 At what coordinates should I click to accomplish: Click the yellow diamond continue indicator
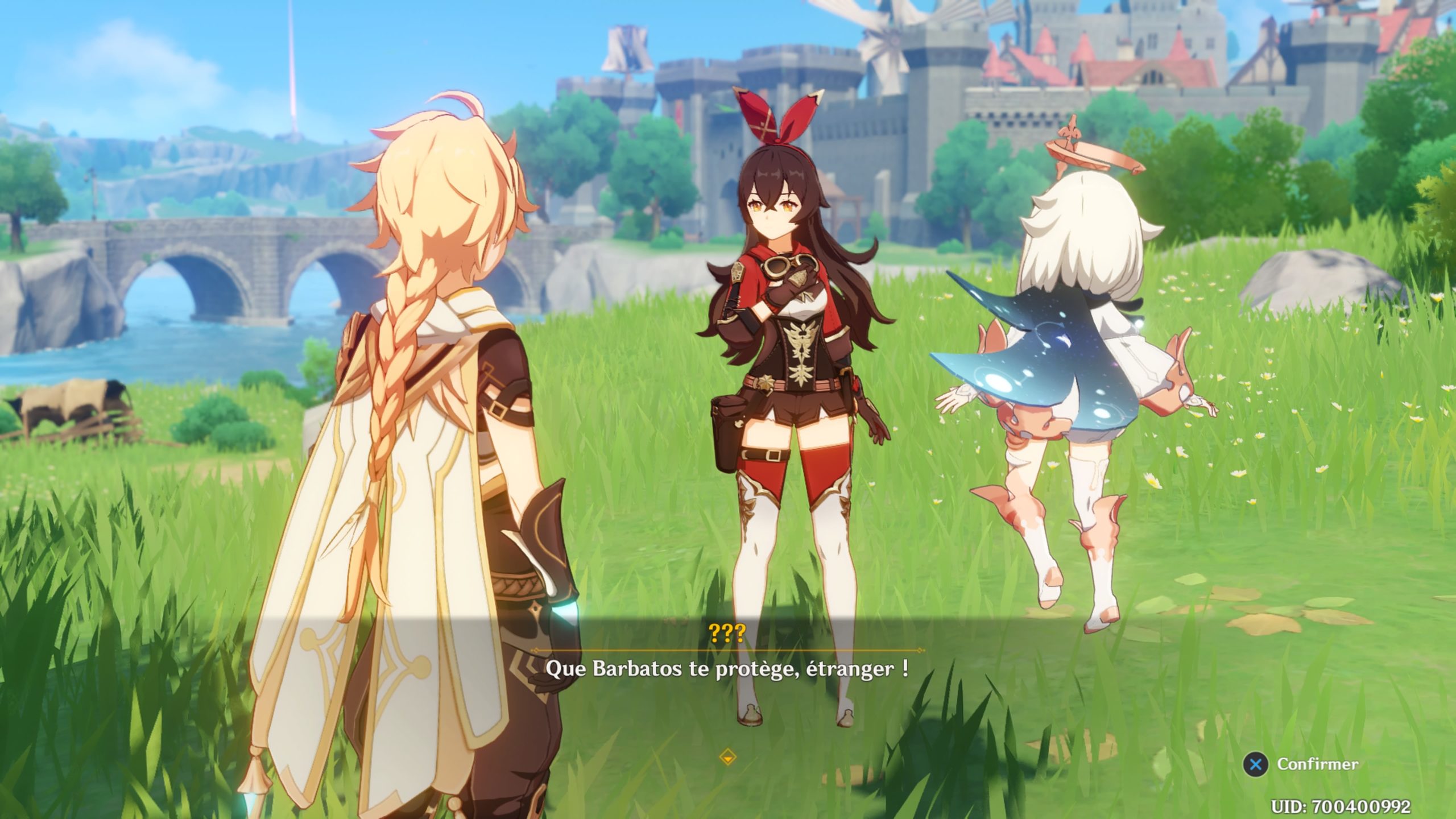(727, 757)
